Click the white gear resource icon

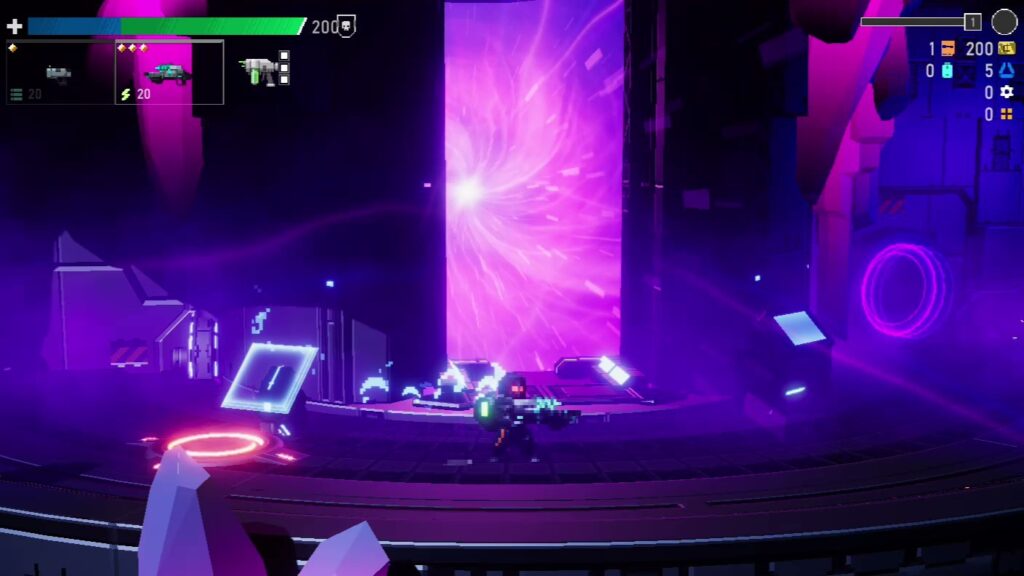click(x=1006, y=93)
